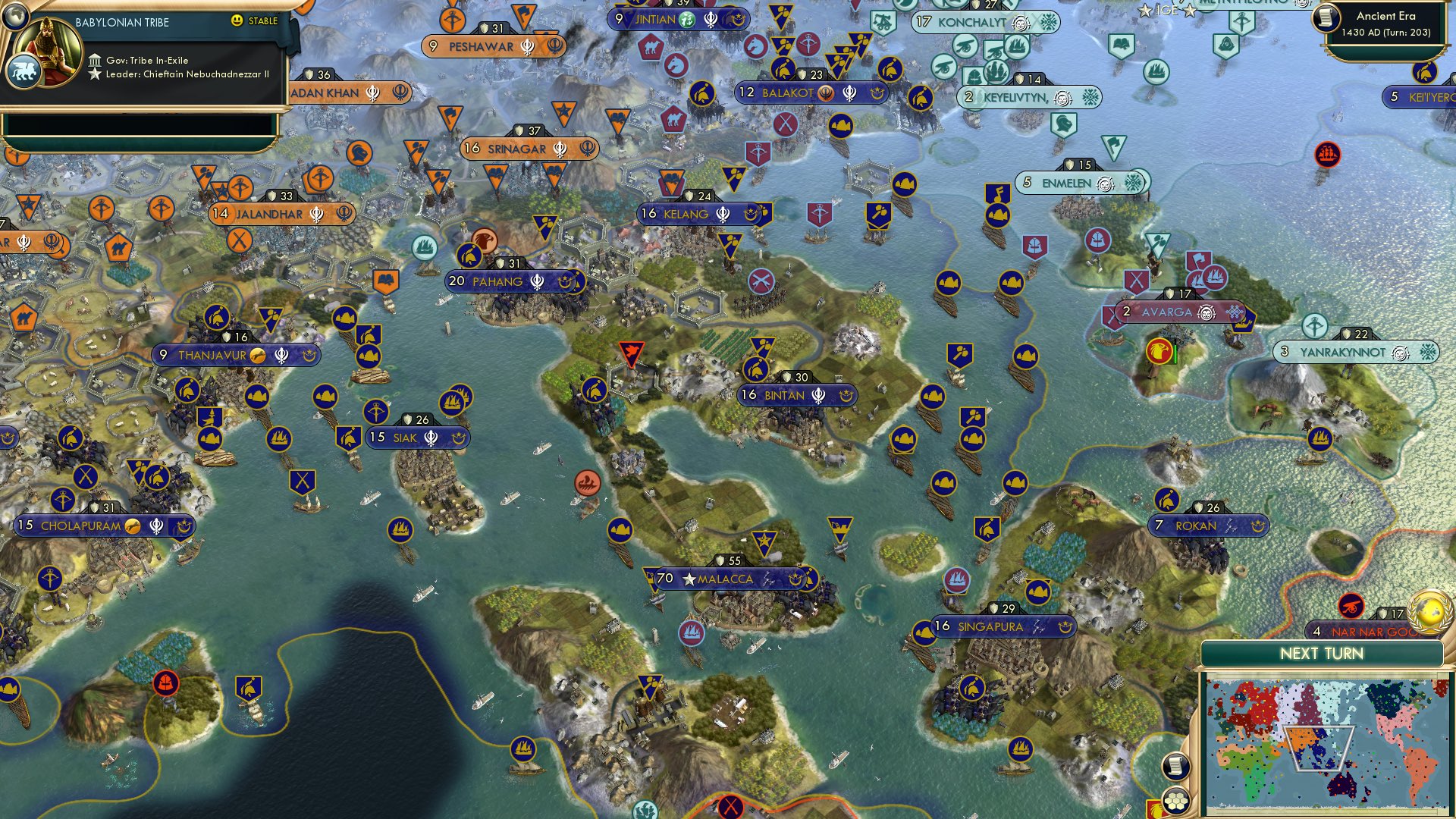Image resolution: width=1456 pixels, height=819 pixels.
Task: Open the Singapura city banner
Action: [993, 626]
